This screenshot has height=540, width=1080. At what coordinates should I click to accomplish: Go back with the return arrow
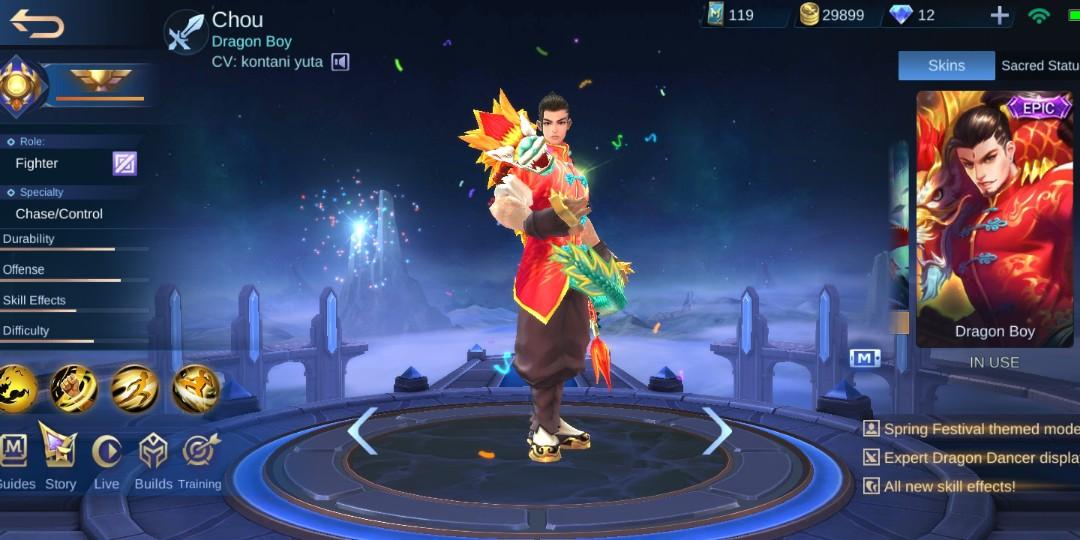click(x=37, y=24)
